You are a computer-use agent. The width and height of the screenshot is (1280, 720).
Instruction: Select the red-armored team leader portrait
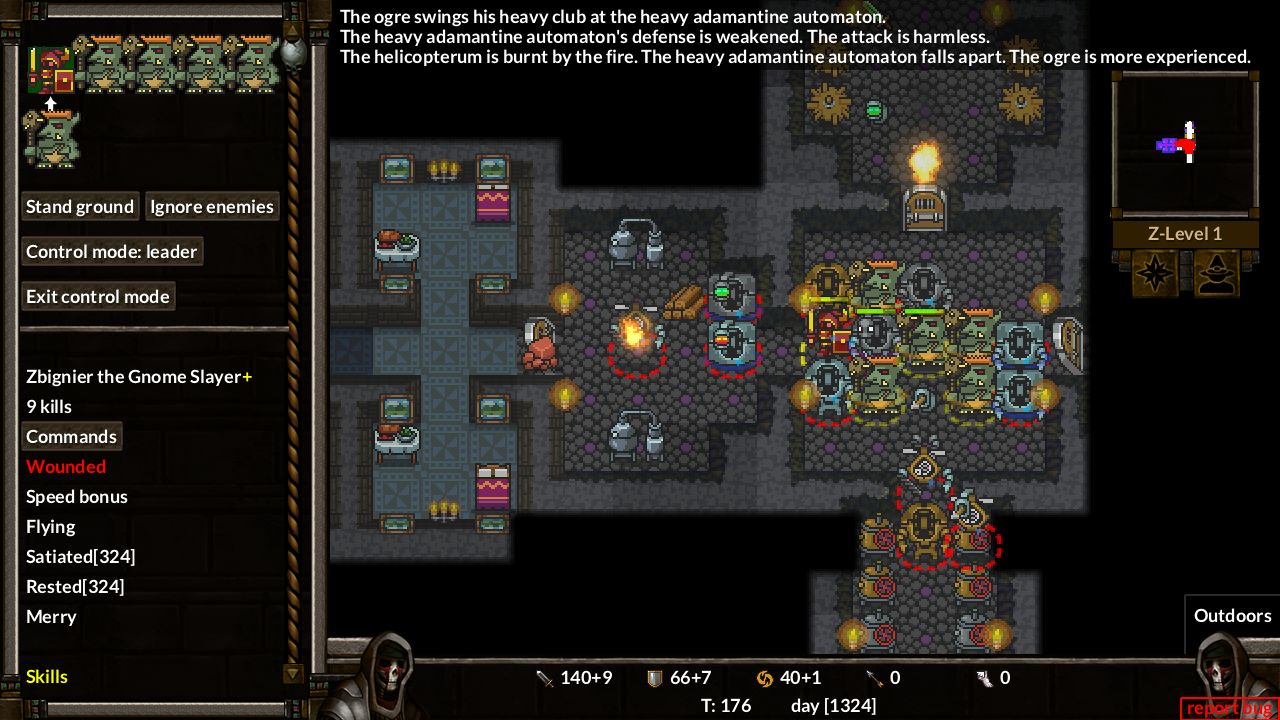coord(49,69)
